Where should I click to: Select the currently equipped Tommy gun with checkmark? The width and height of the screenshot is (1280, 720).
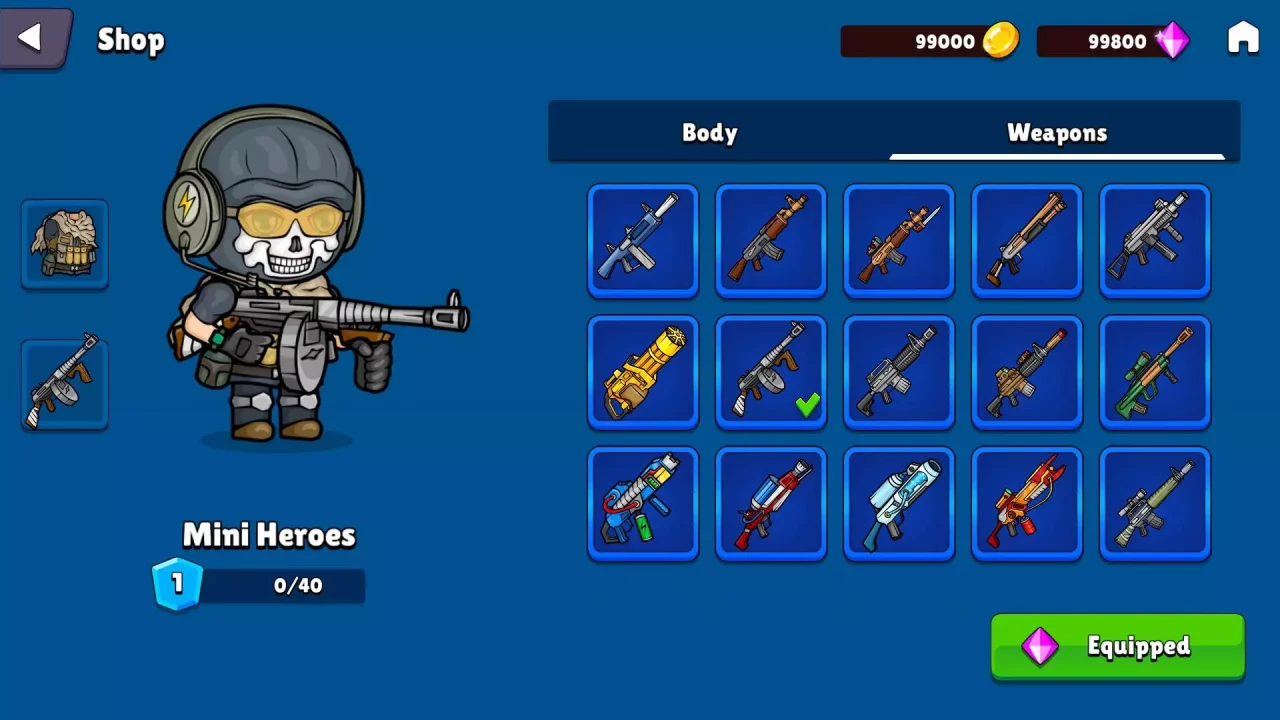tap(770, 372)
